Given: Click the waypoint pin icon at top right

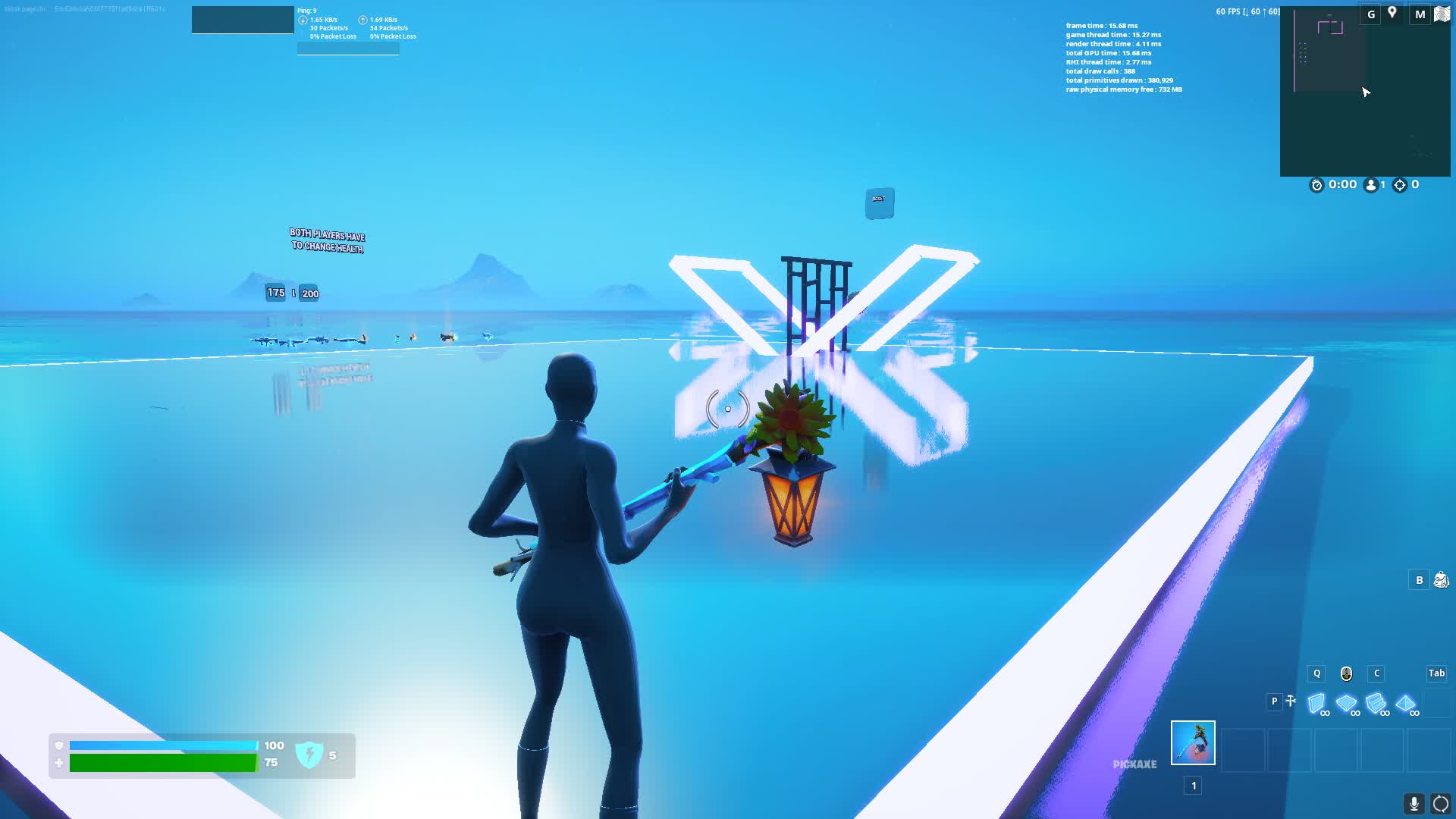Looking at the screenshot, I should (1392, 14).
